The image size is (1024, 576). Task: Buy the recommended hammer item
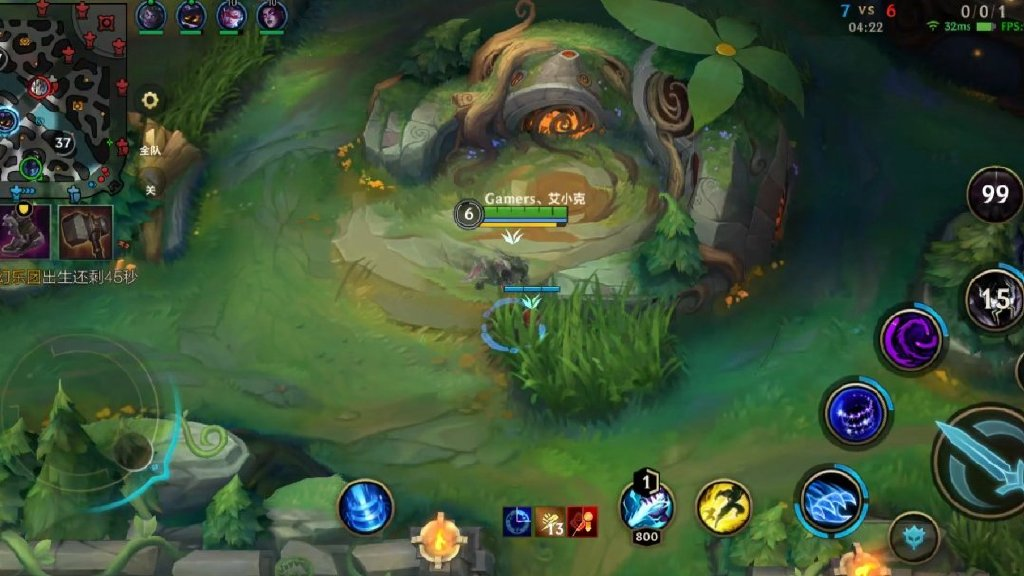(85, 230)
